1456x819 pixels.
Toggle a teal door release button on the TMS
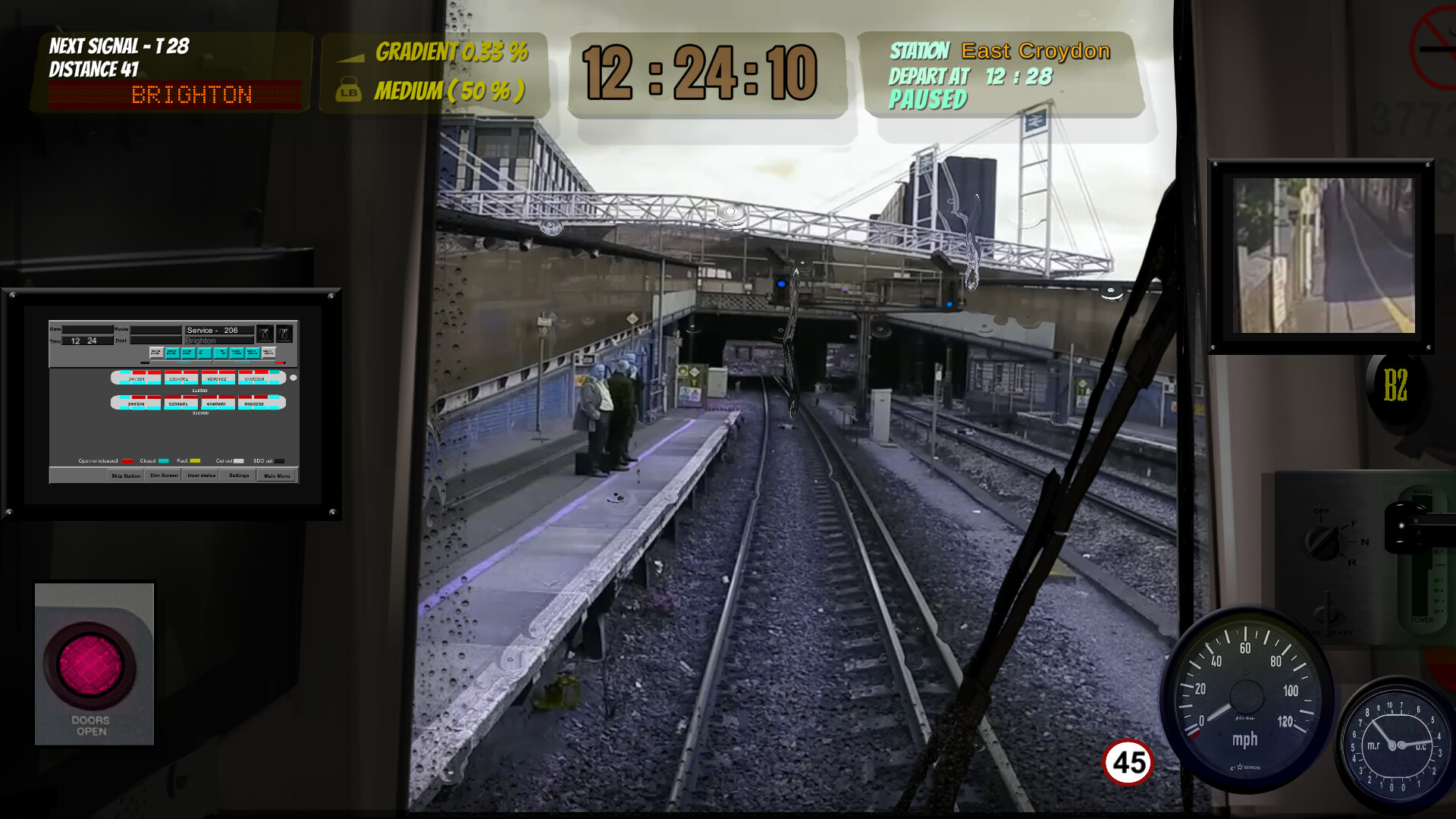(172, 353)
